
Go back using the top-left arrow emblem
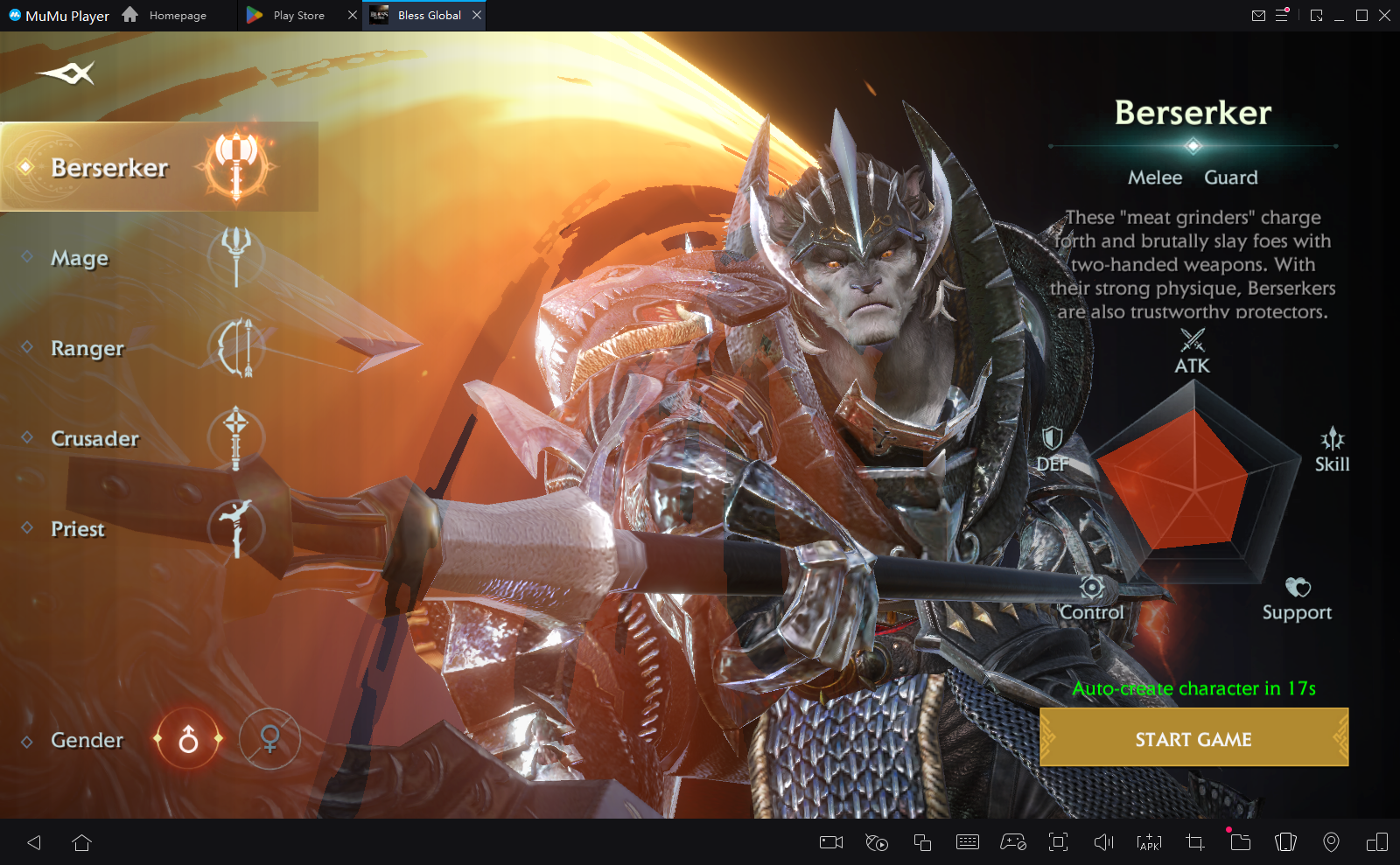tap(66, 73)
